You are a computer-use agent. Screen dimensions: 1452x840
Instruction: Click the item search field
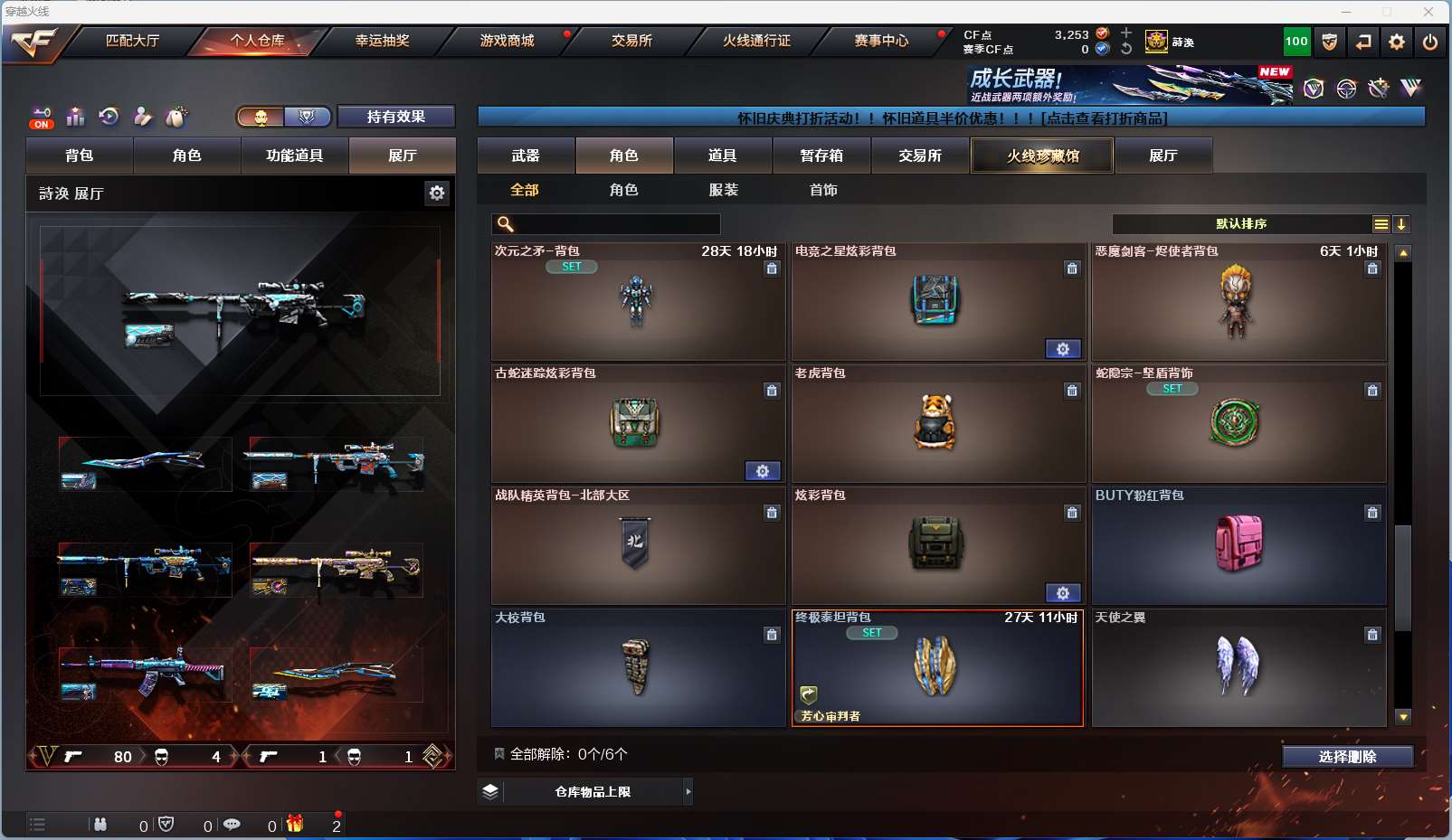(x=617, y=224)
